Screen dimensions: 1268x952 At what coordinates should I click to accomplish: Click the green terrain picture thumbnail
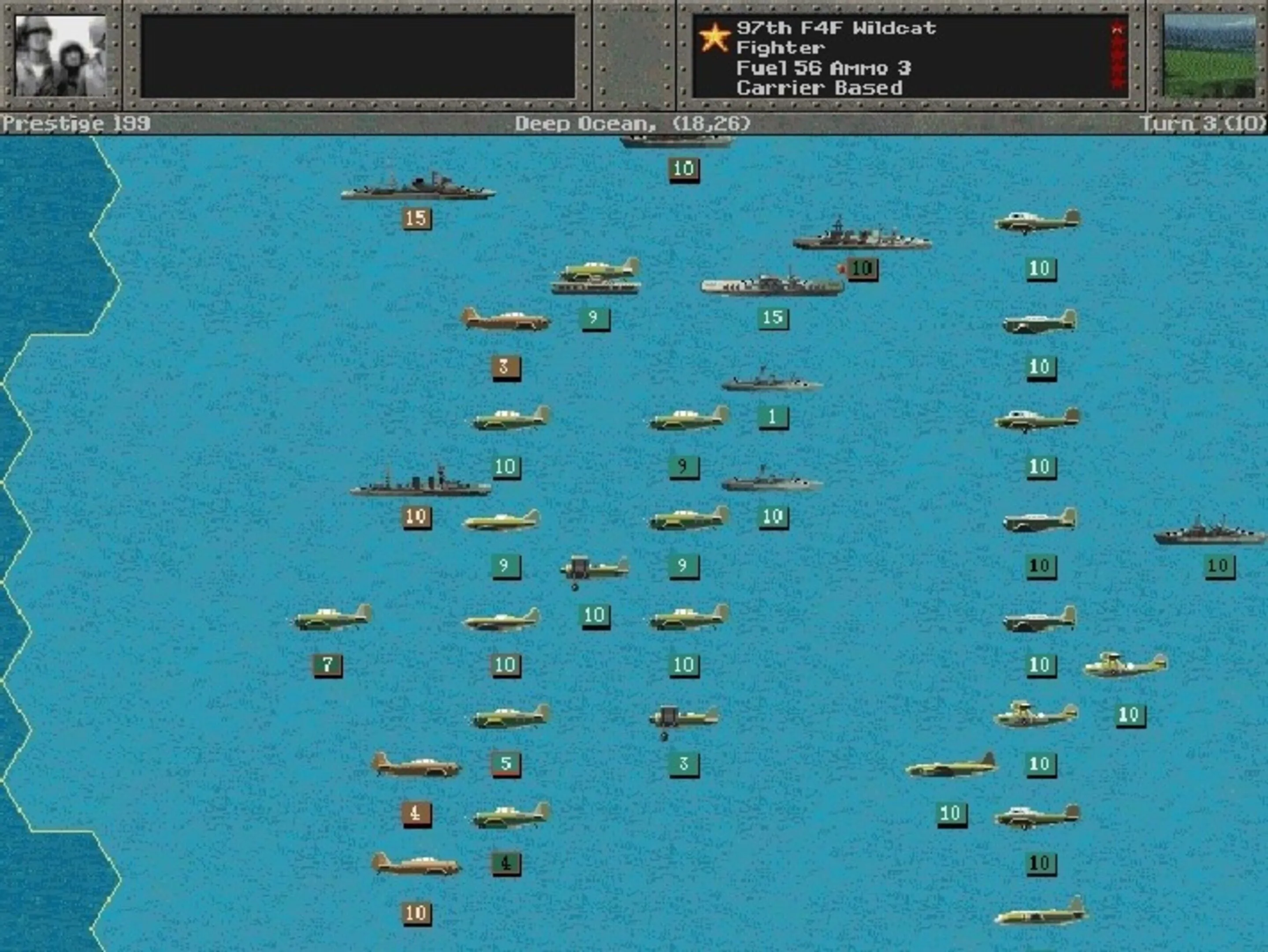coord(1209,56)
